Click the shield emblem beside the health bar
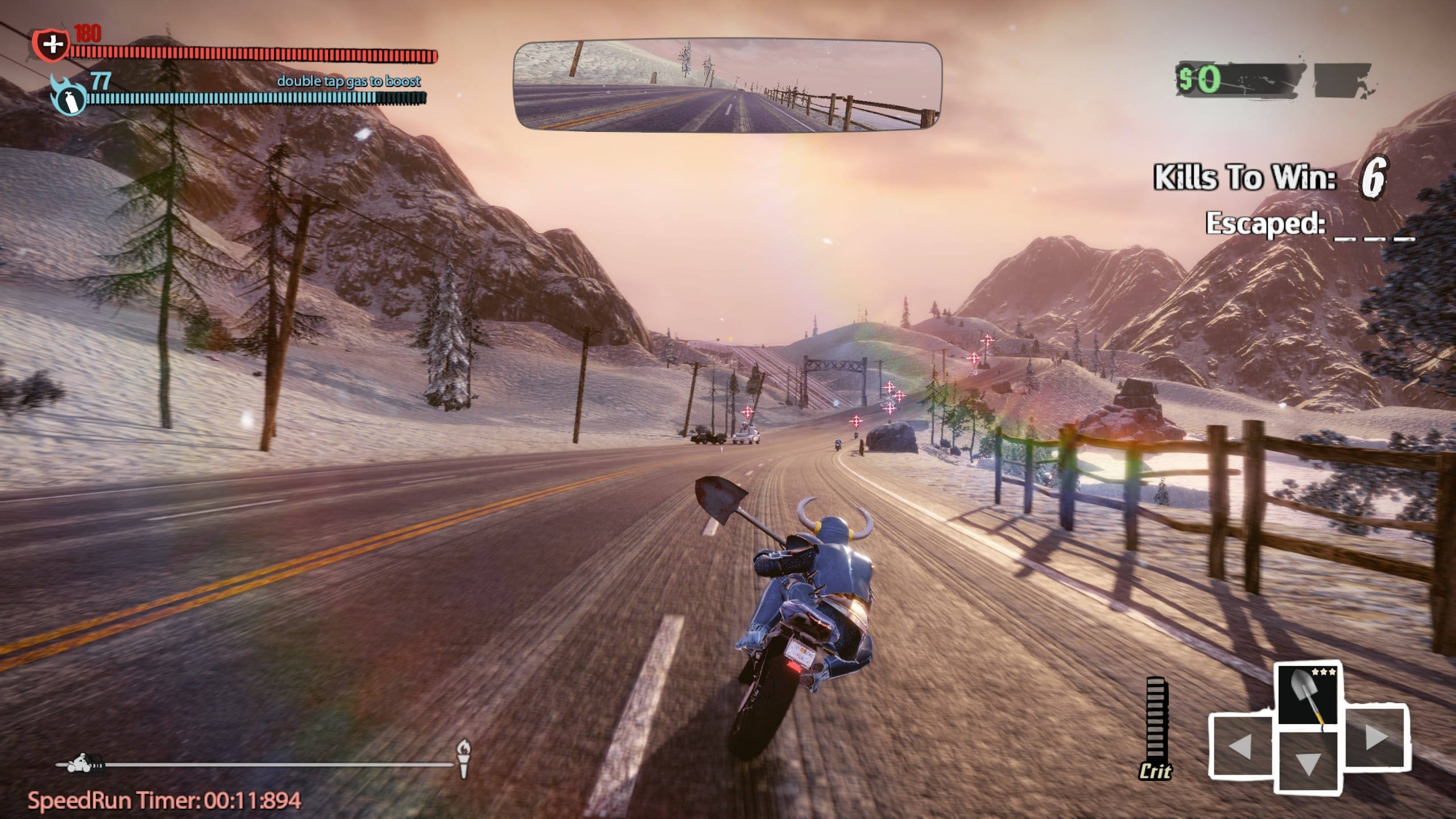Image resolution: width=1456 pixels, height=819 pixels. (51, 45)
